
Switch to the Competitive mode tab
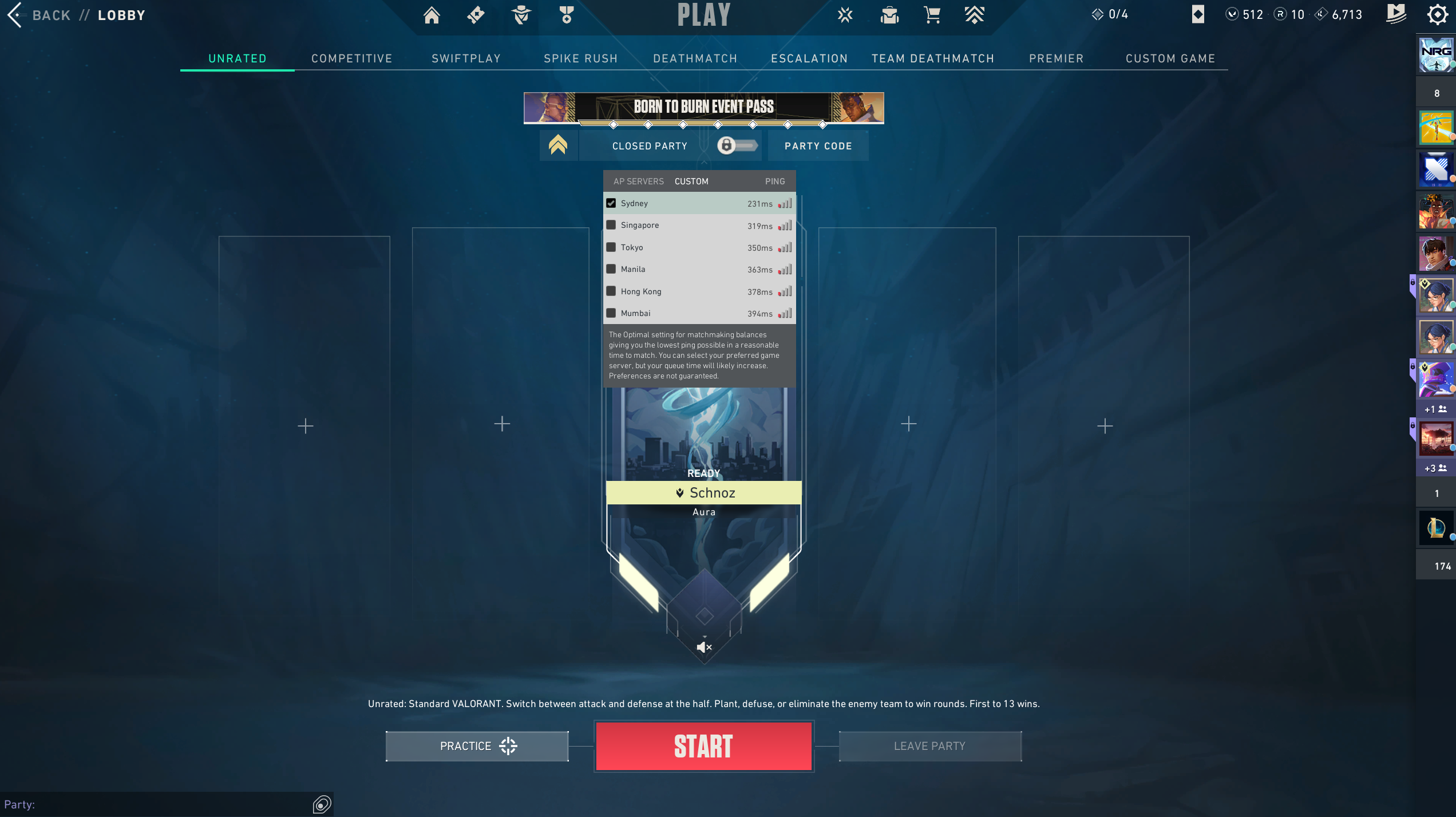[x=351, y=58]
